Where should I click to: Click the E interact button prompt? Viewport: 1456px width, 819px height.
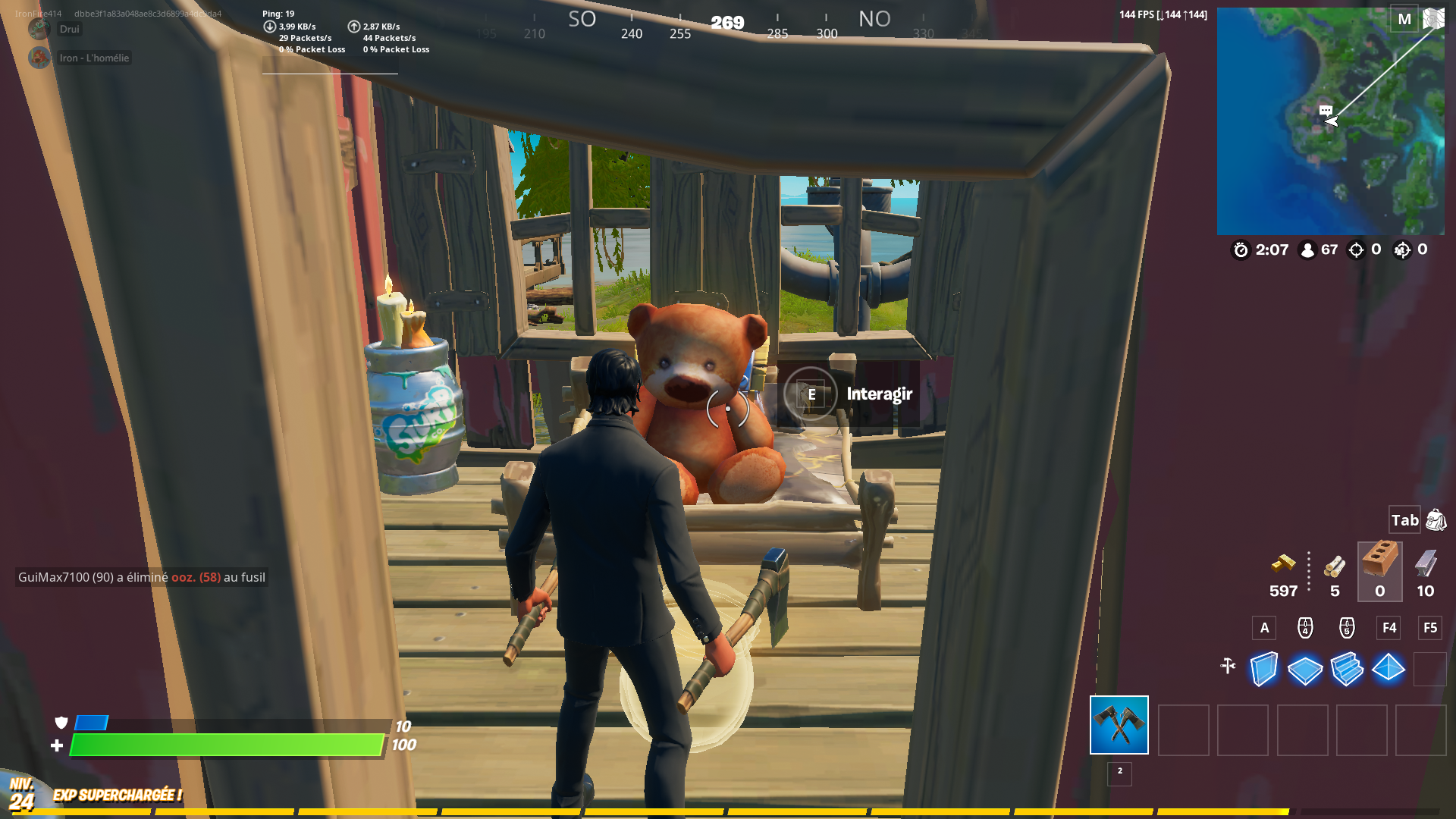tap(810, 394)
